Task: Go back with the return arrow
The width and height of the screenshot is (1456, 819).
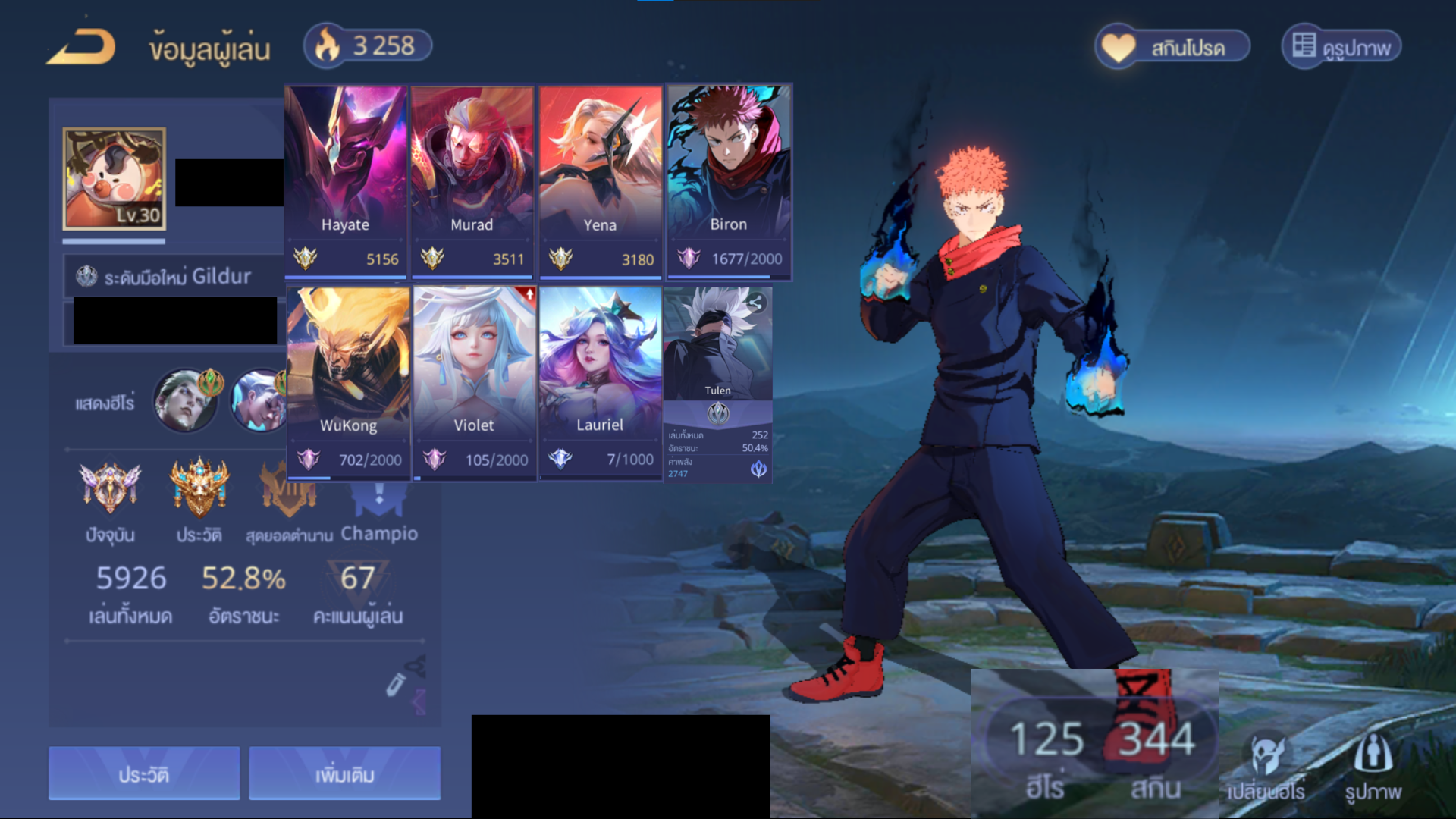Action: point(81,47)
